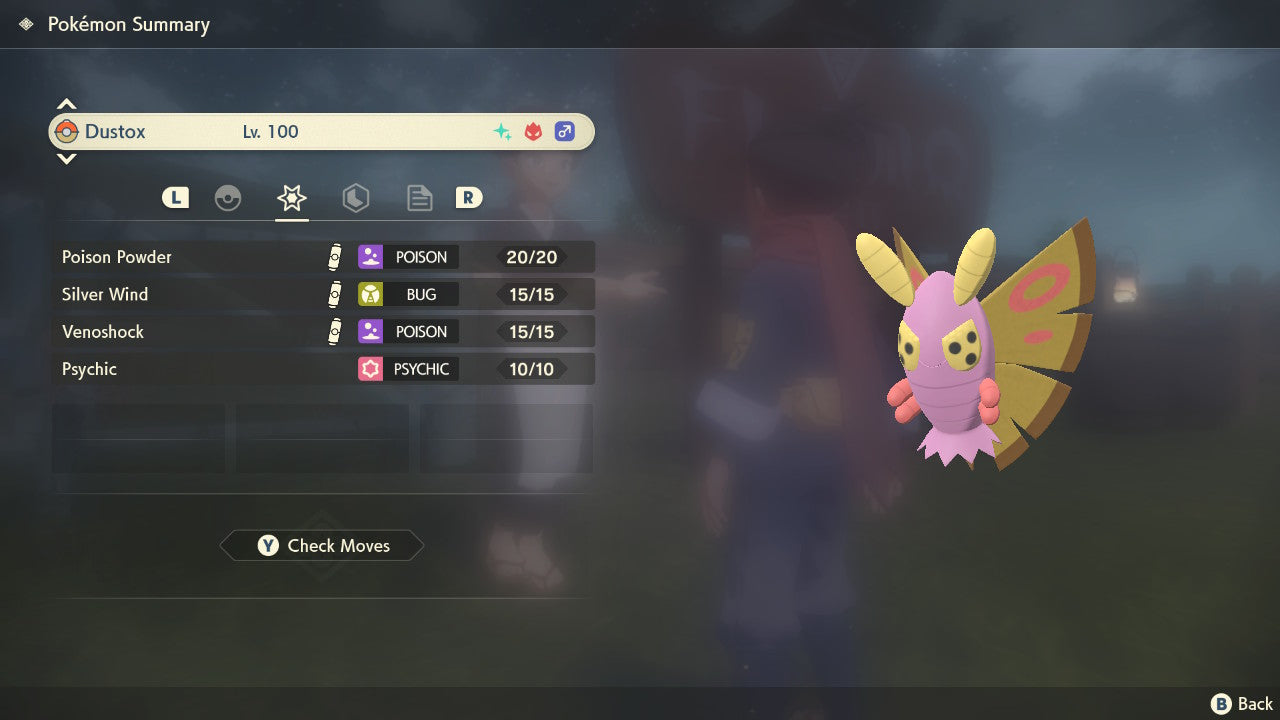The height and width of the screenshot is (720, 1280).
Task: Go Back from the summary screen
Action: pyautogui.click(x=1242, y=704)
